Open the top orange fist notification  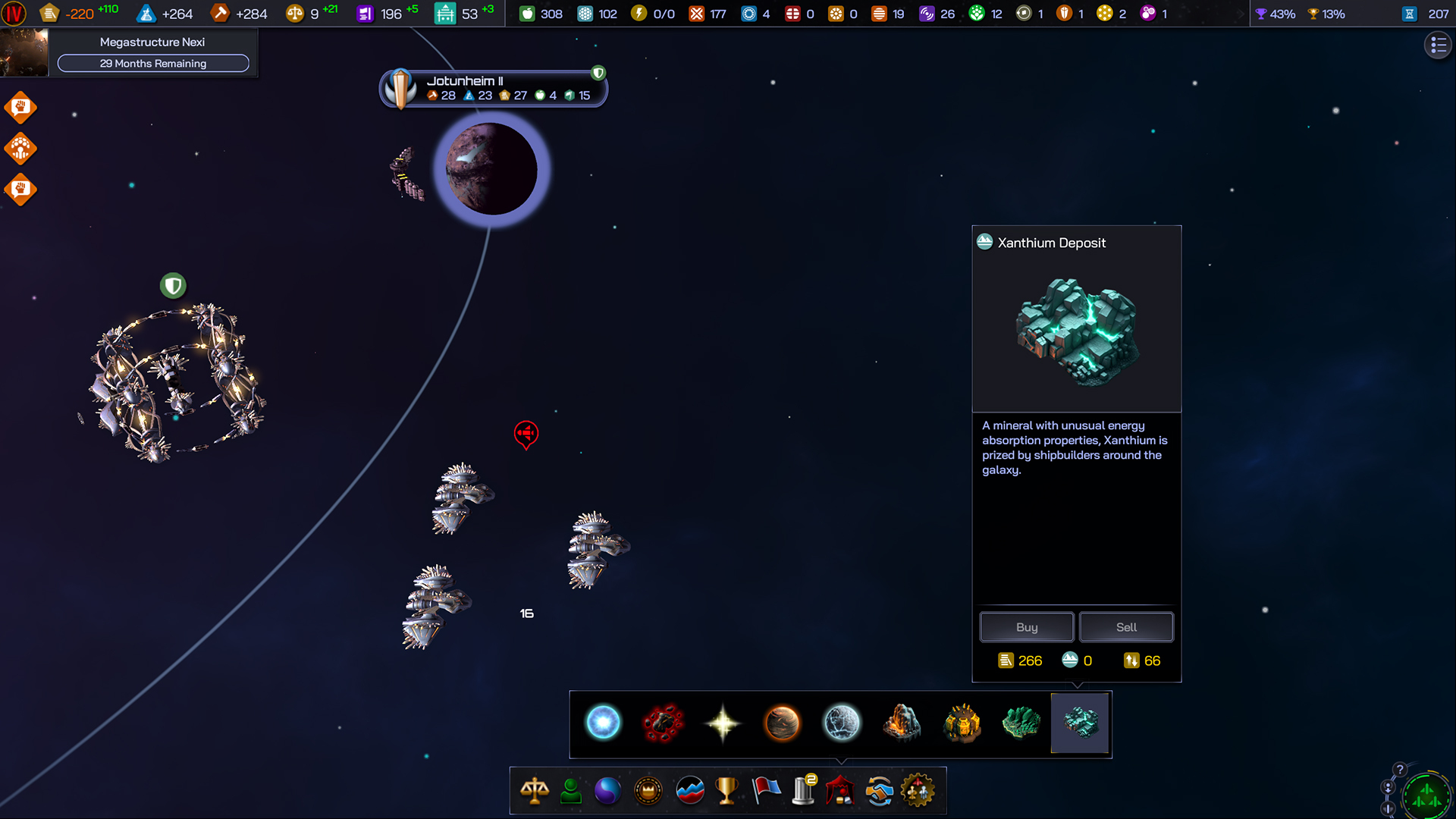20,108
